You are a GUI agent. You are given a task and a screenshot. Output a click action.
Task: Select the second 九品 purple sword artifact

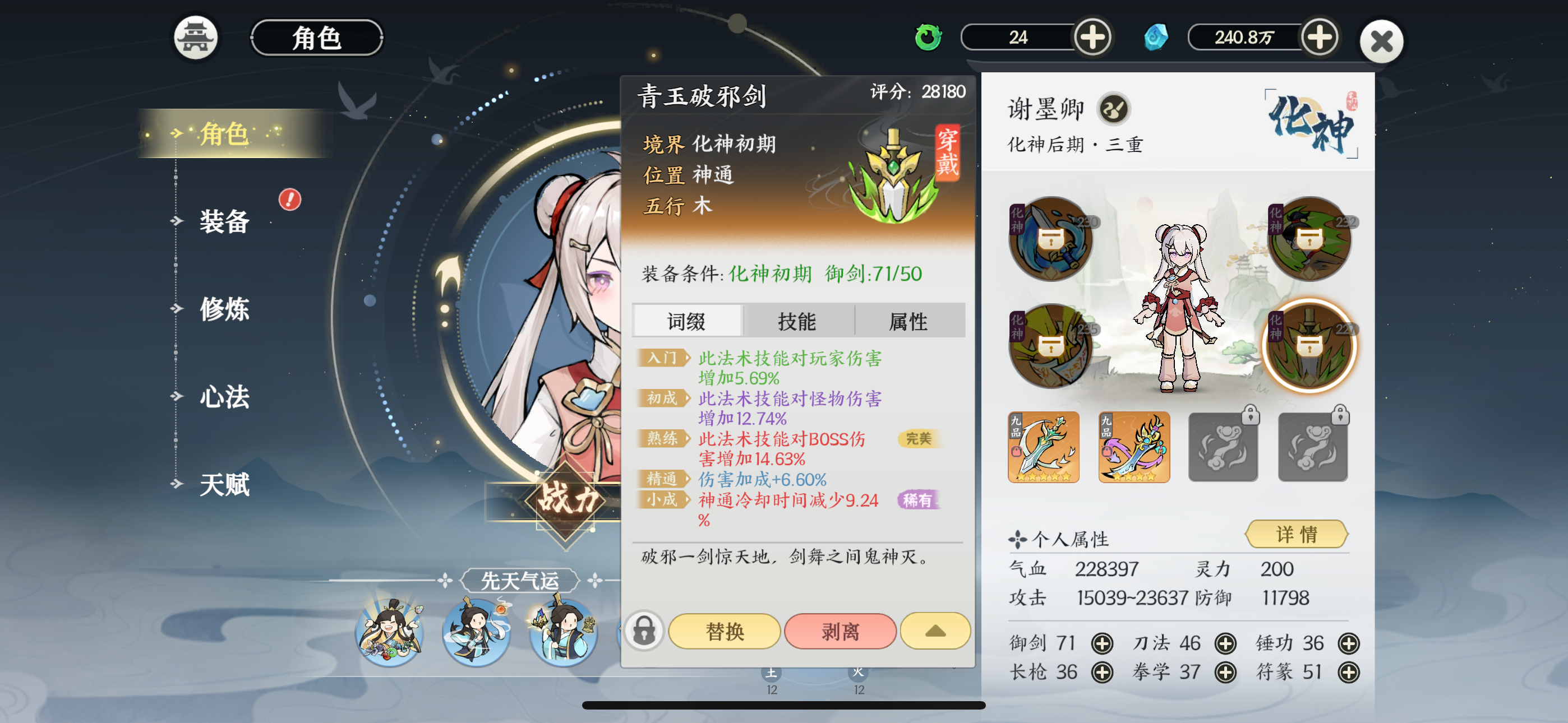pos(1133,447)
